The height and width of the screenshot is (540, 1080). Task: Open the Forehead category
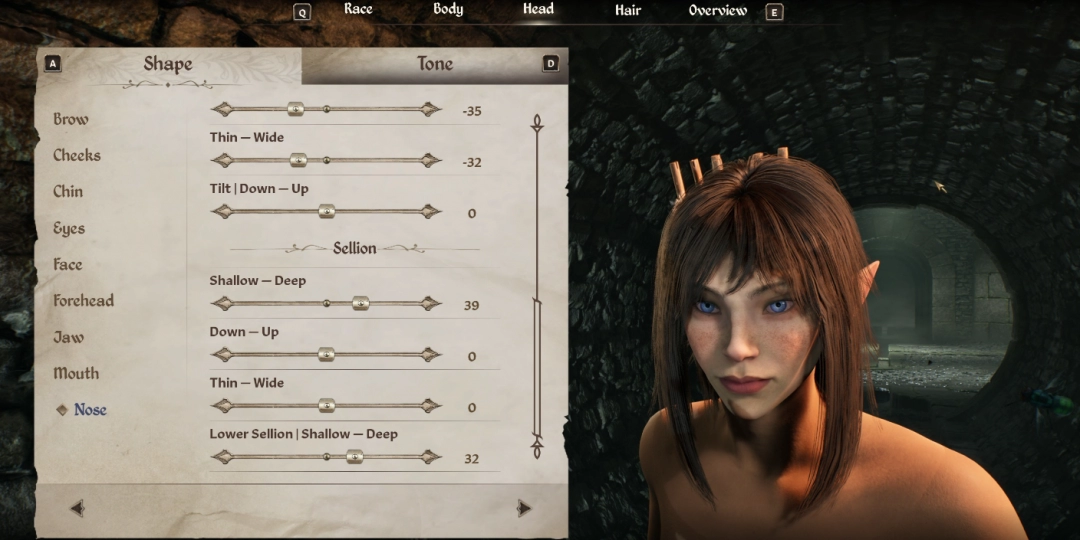(83, 301)
